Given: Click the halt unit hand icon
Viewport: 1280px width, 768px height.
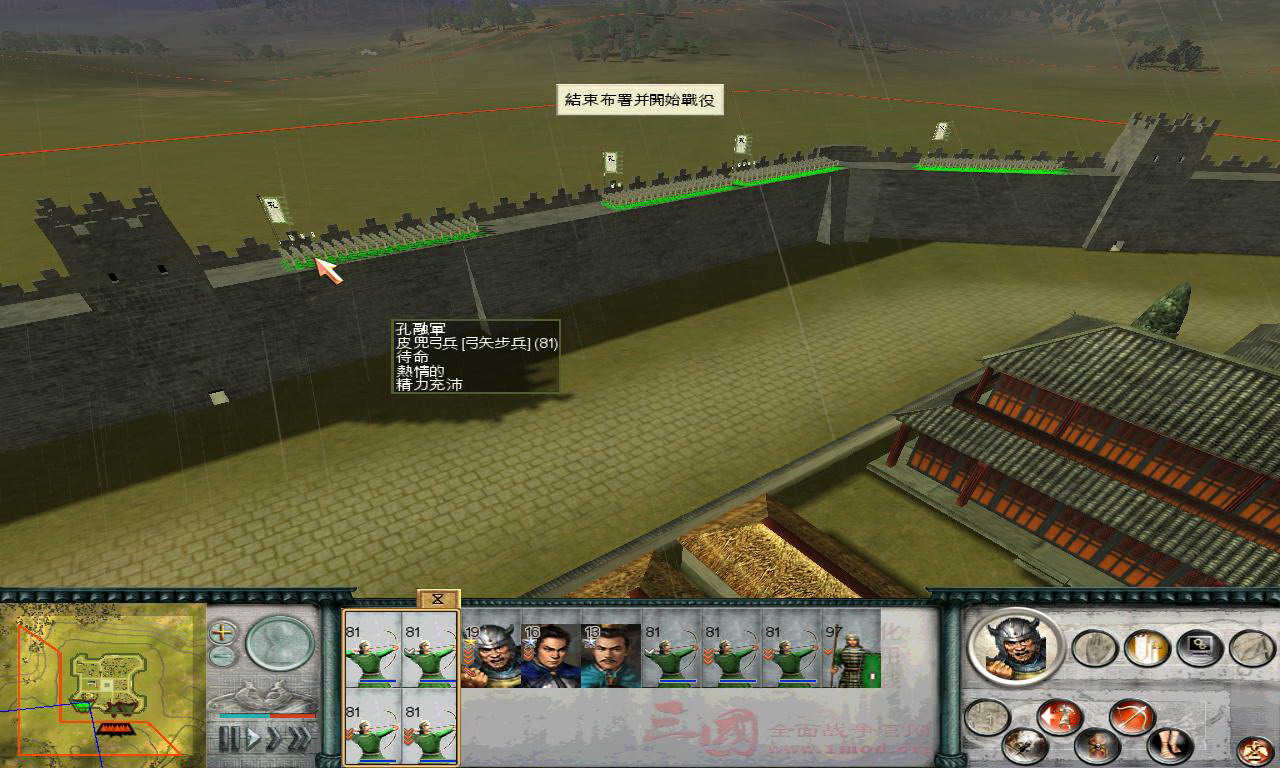Looking at the screenshot, I should coord(1095,647).
